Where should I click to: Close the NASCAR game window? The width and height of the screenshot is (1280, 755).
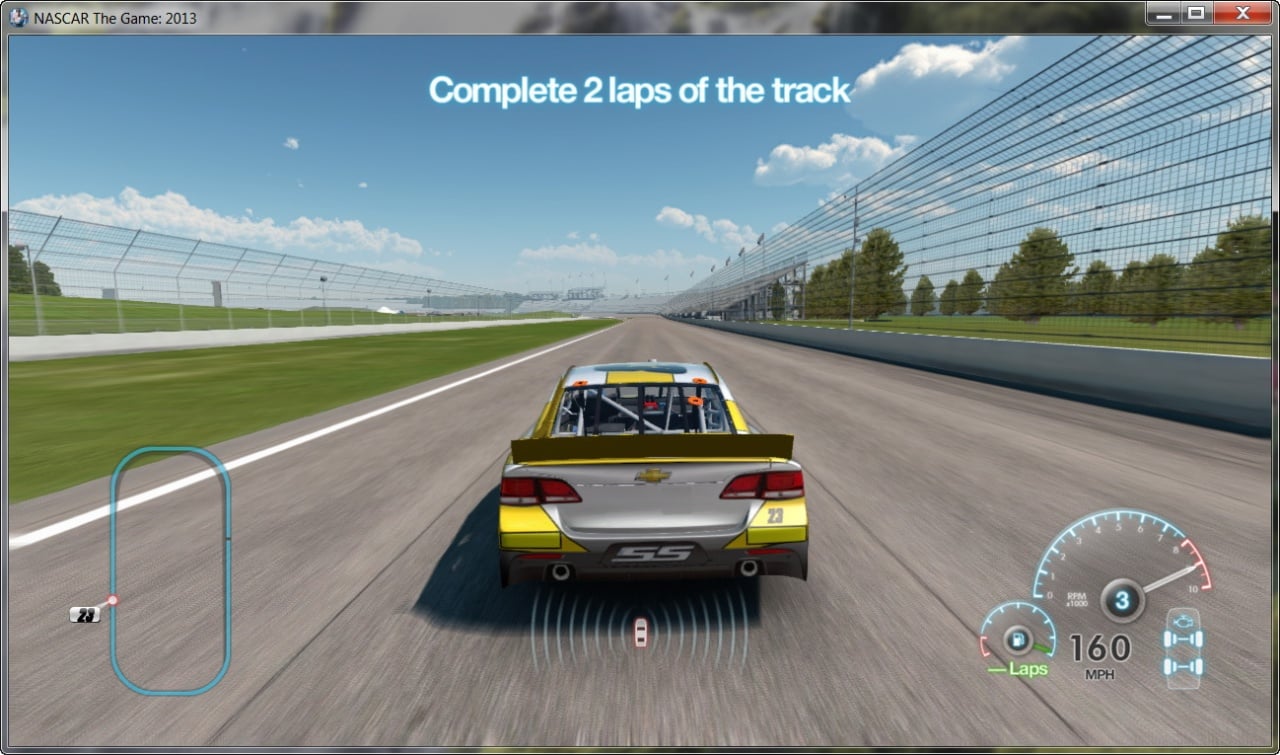coord(1243,13)
